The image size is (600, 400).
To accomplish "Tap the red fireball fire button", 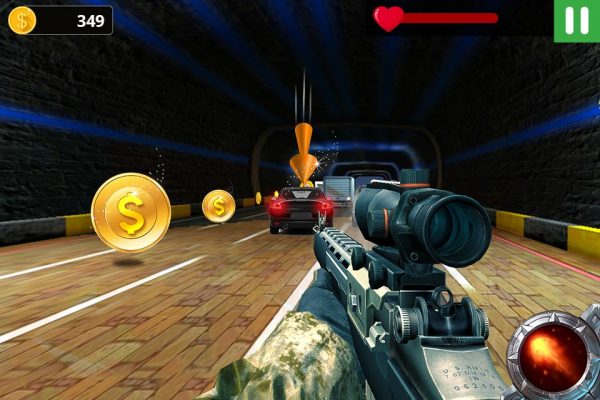I will click(x=553, y=355).
